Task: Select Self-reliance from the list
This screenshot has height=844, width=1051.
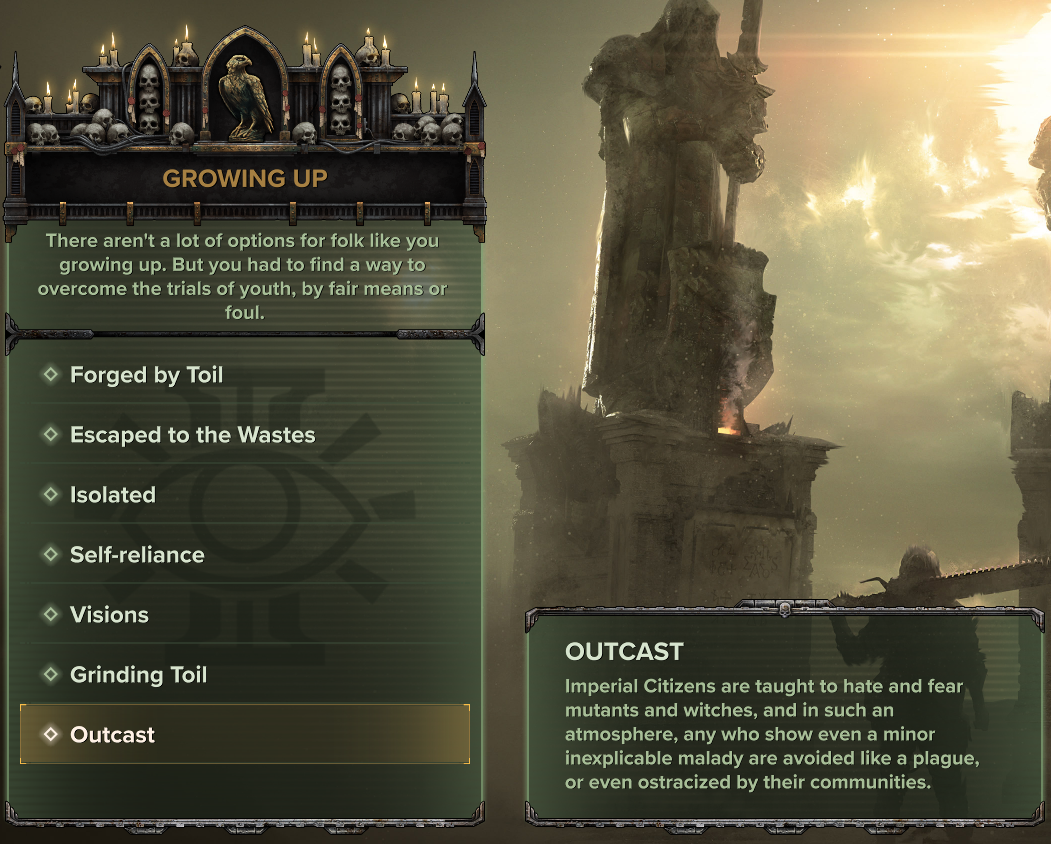Action: pyautogui.click(x=137, y=555)
